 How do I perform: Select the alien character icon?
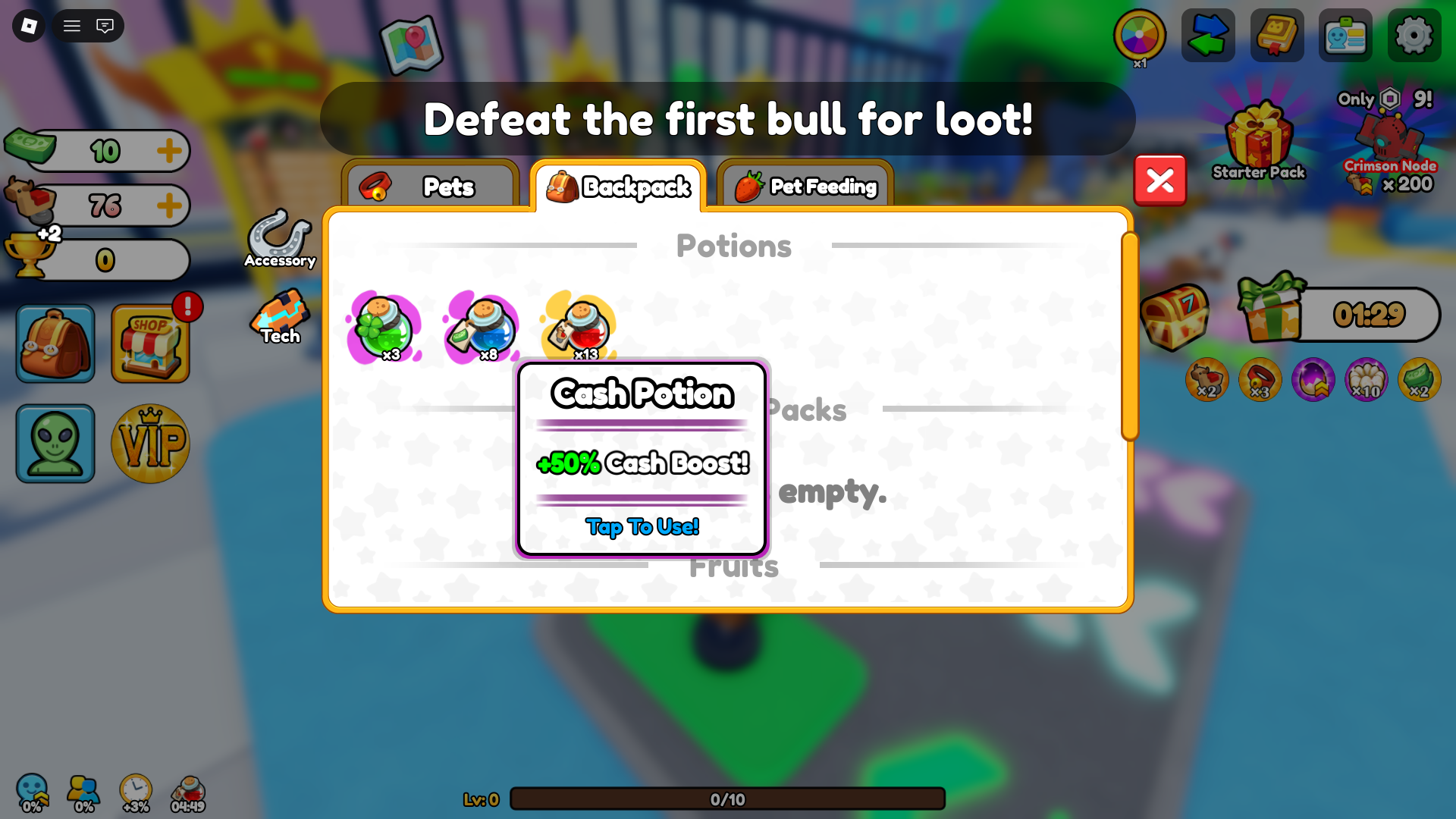(x=54, y=444)
